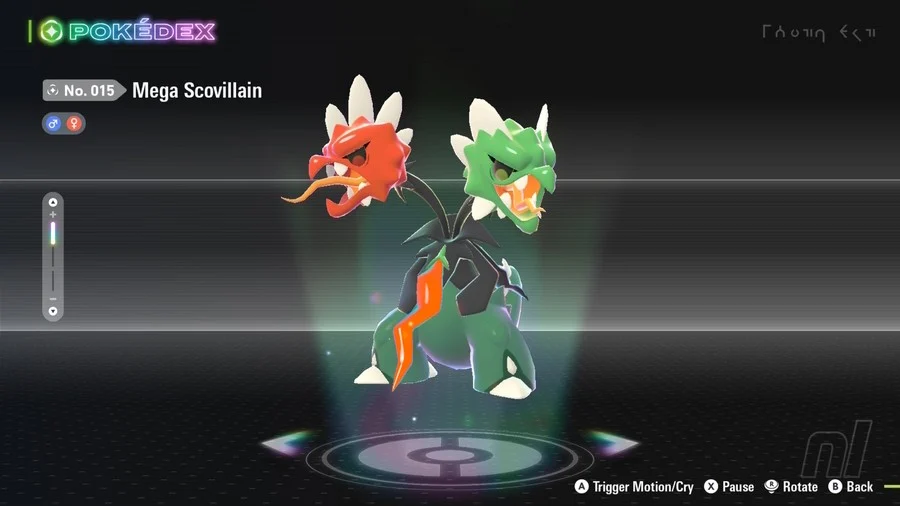Select the blue male gender icon
This screenshot has width=900, height=506.
coord(54,124)
